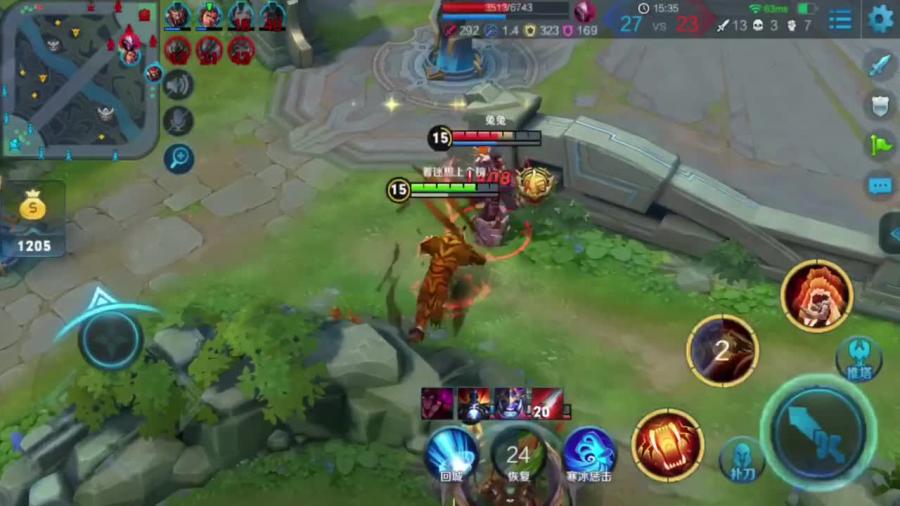Screen dimensions: 900x506
Task: Open the scoreboard list panel
Action: pyautogui.click(x=841, y=19)
